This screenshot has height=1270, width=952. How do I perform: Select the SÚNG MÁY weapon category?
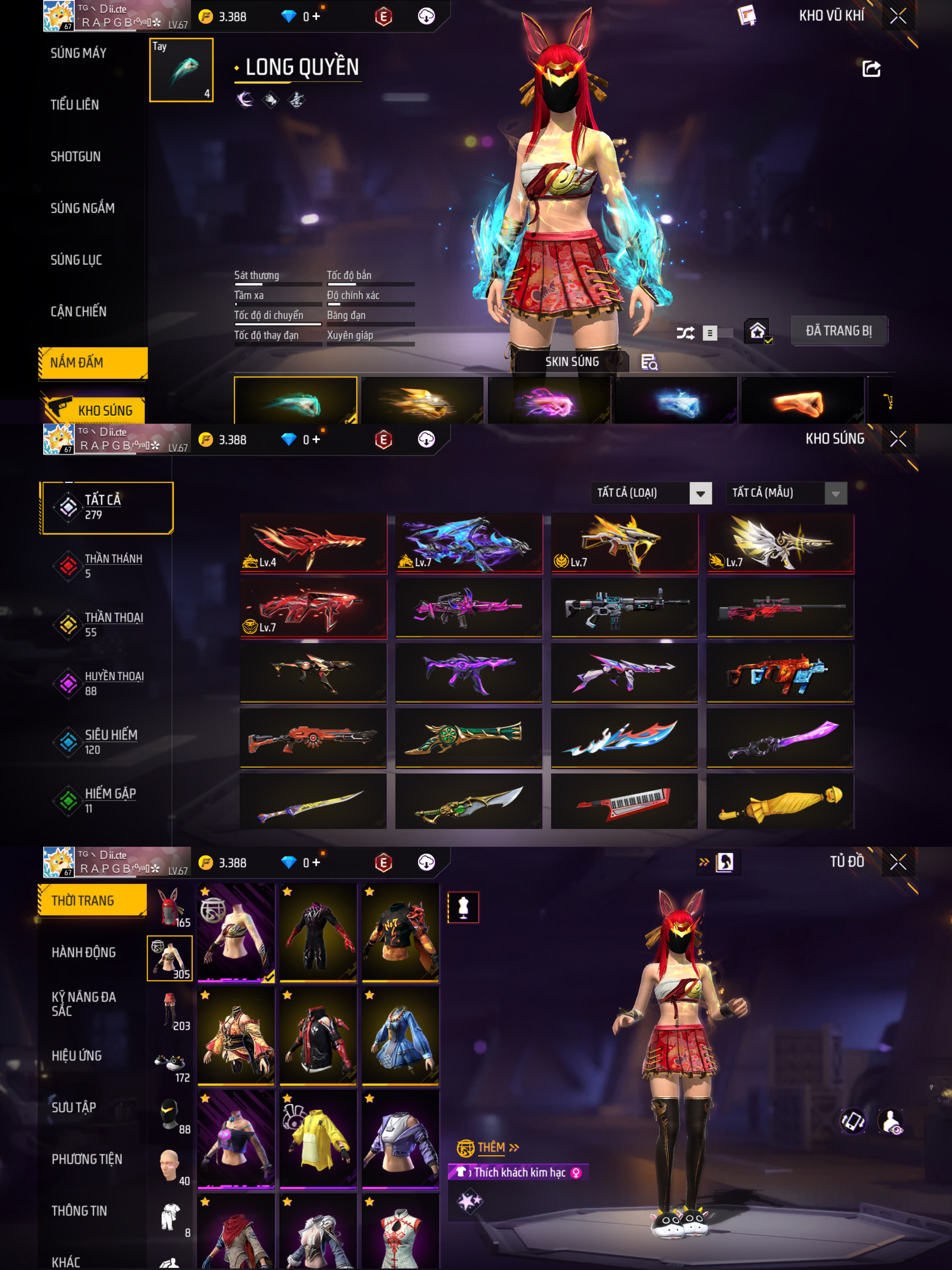79,53
